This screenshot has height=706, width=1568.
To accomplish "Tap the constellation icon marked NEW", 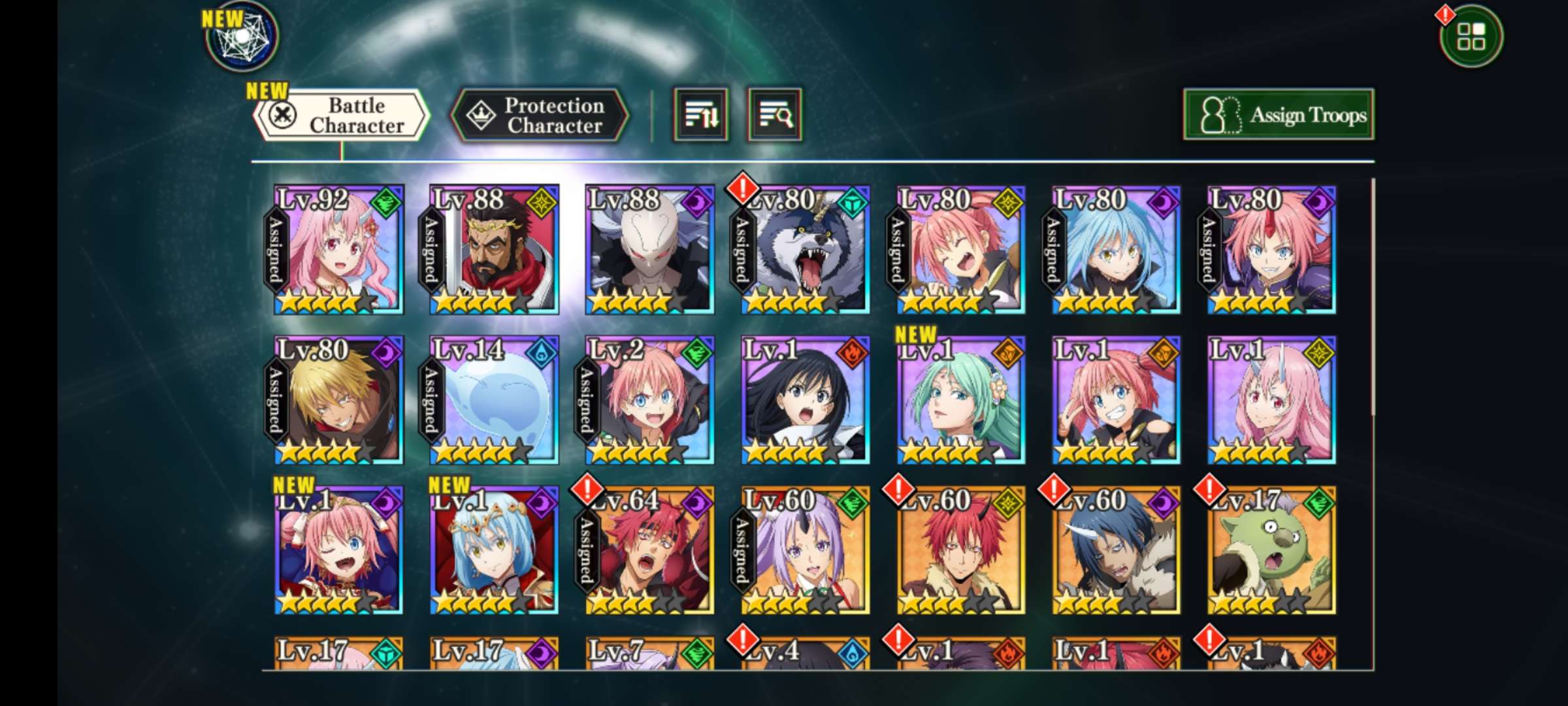I will (242, 37).
